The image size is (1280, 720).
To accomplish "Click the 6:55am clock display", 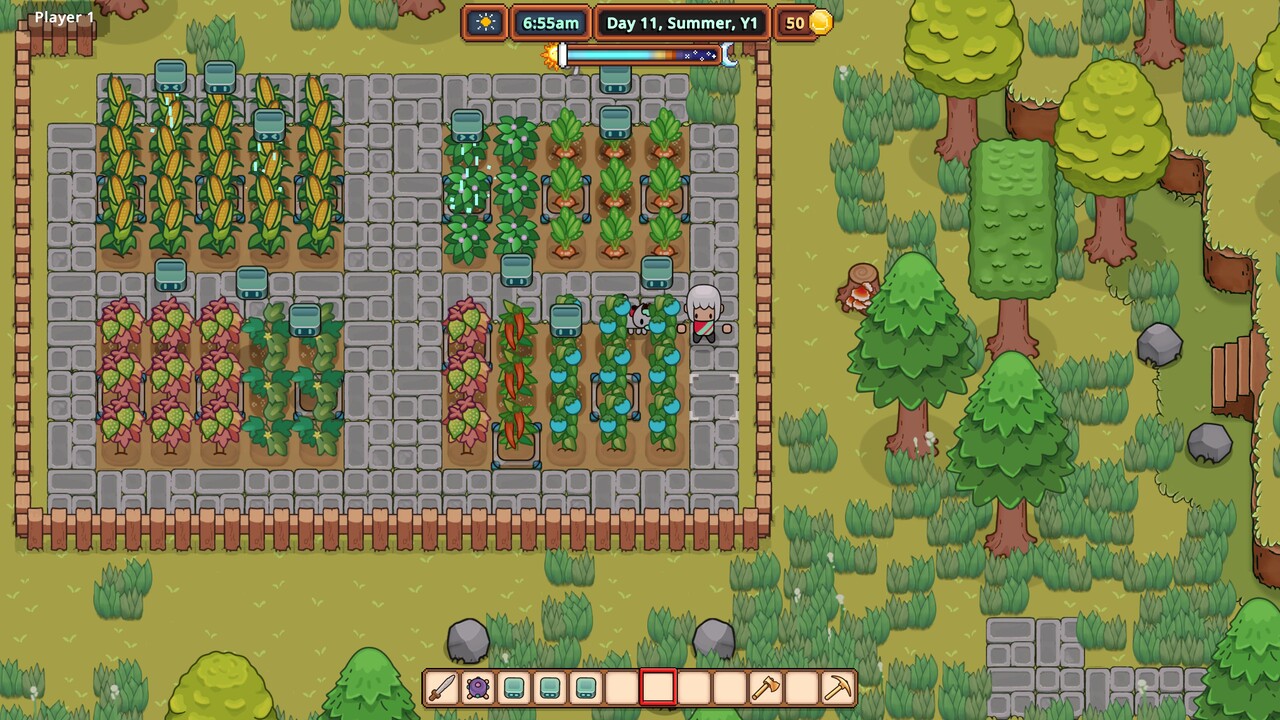I will click(x=550, y=22).
